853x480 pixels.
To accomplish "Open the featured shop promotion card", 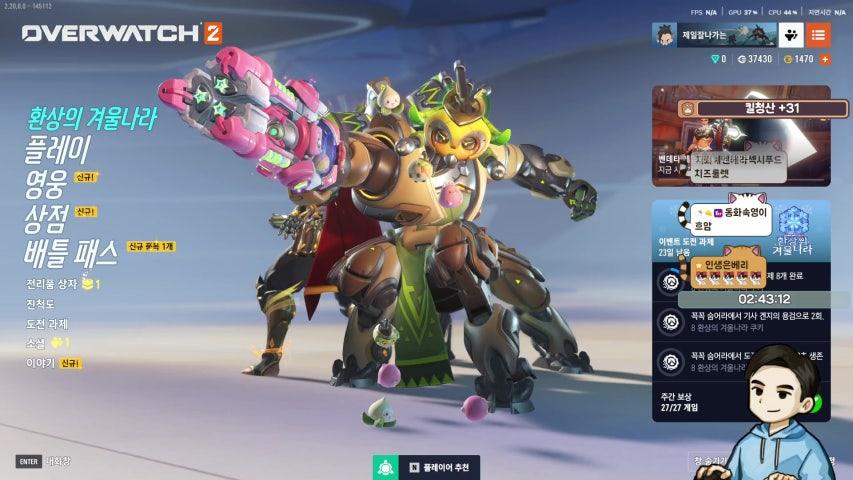I will pyautogui.click(x=741, y=136).
